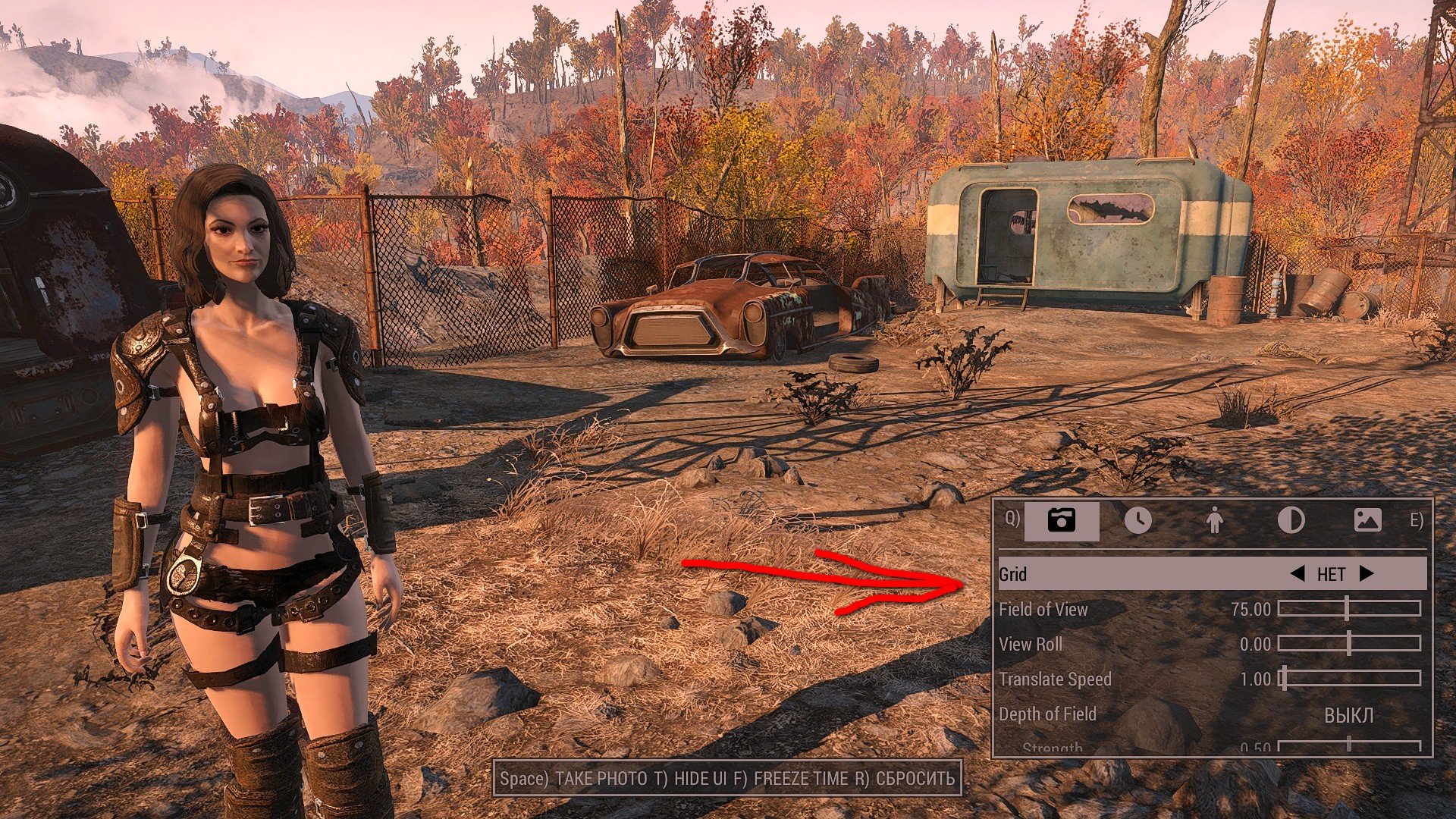Open the clock time tab
This screenshot has height=819, width=1456.
click(1137, 521)
